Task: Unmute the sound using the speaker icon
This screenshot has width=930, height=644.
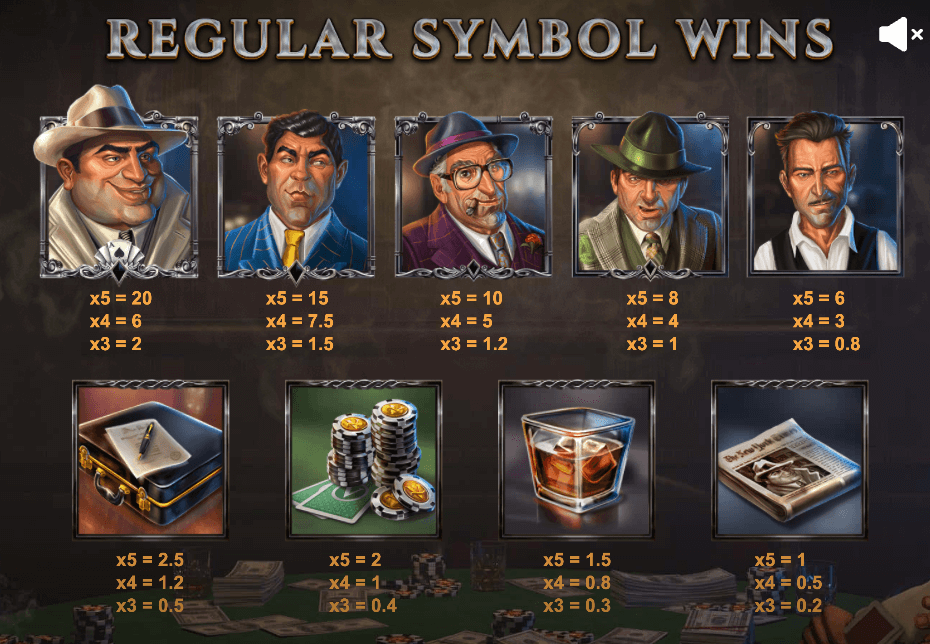Action: tap(900, 34)
